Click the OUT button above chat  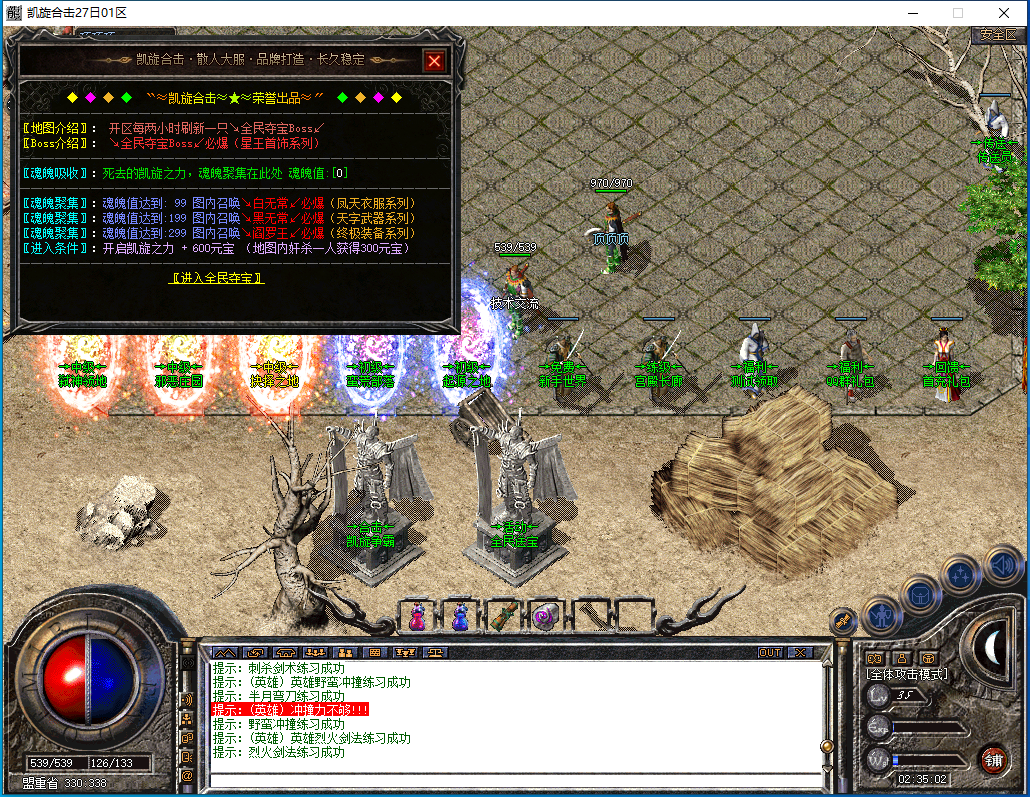pos(770,652)
